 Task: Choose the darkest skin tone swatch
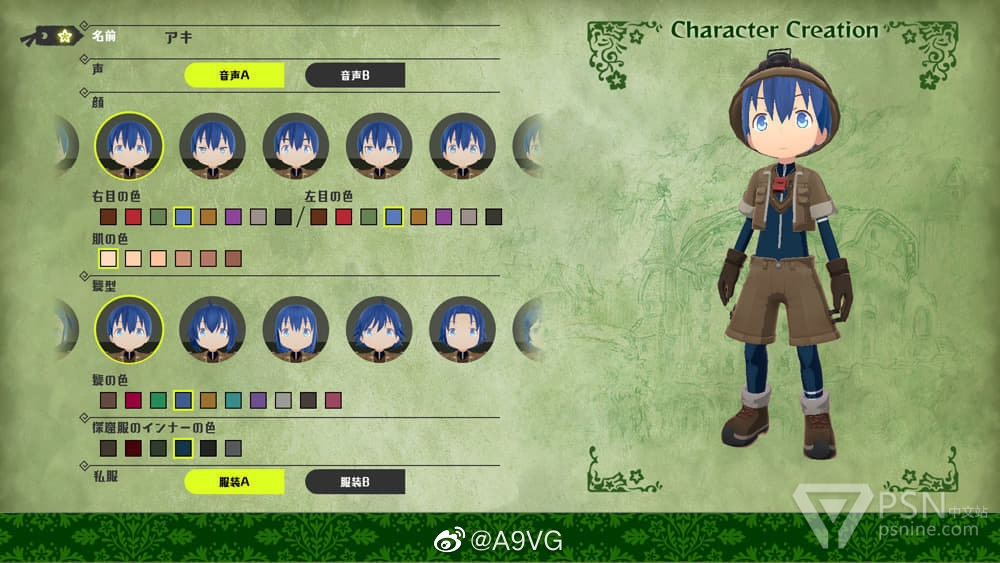(x=233, y=259)
